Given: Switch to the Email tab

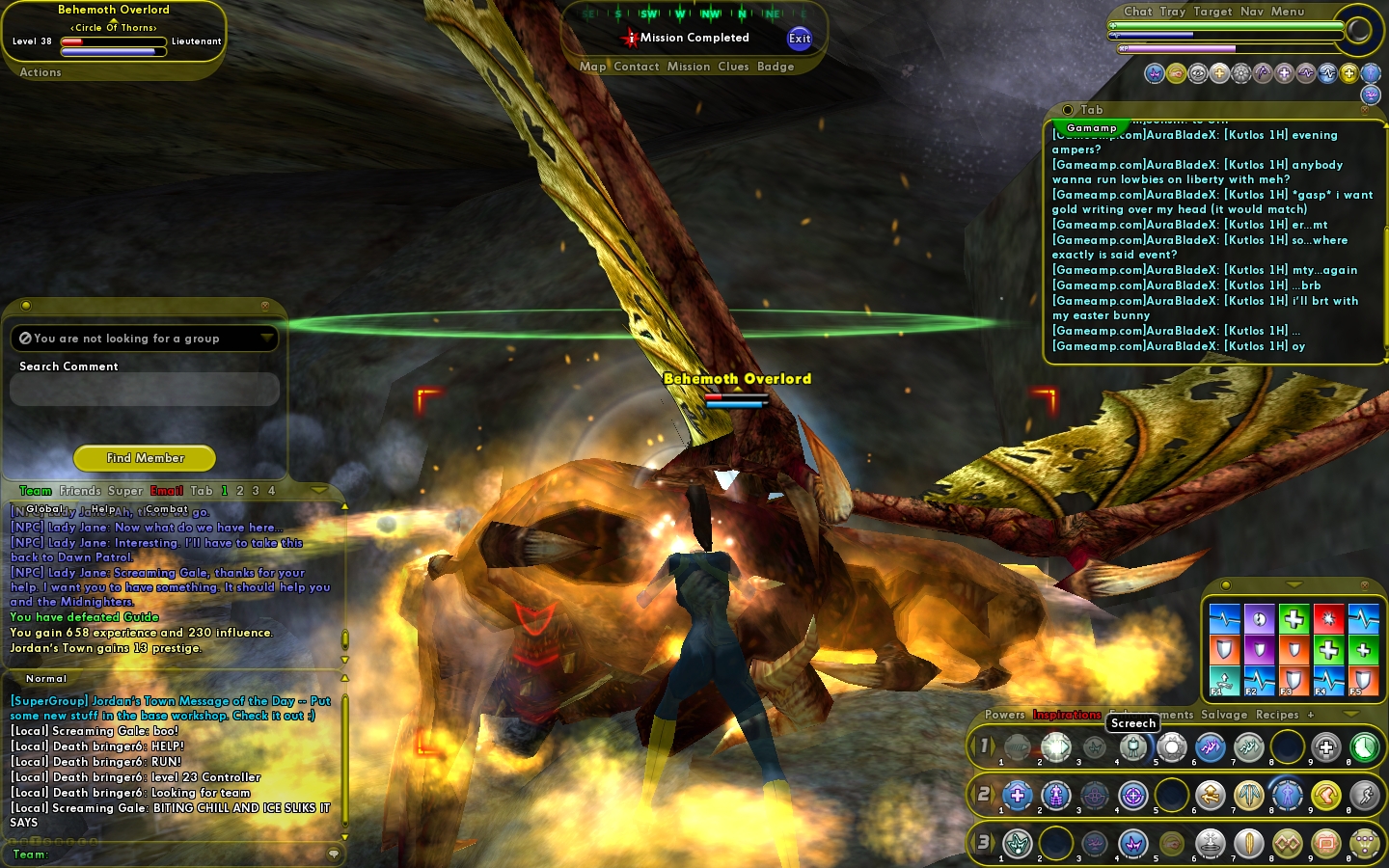Looking at the screenshot, I should point(167,491).
